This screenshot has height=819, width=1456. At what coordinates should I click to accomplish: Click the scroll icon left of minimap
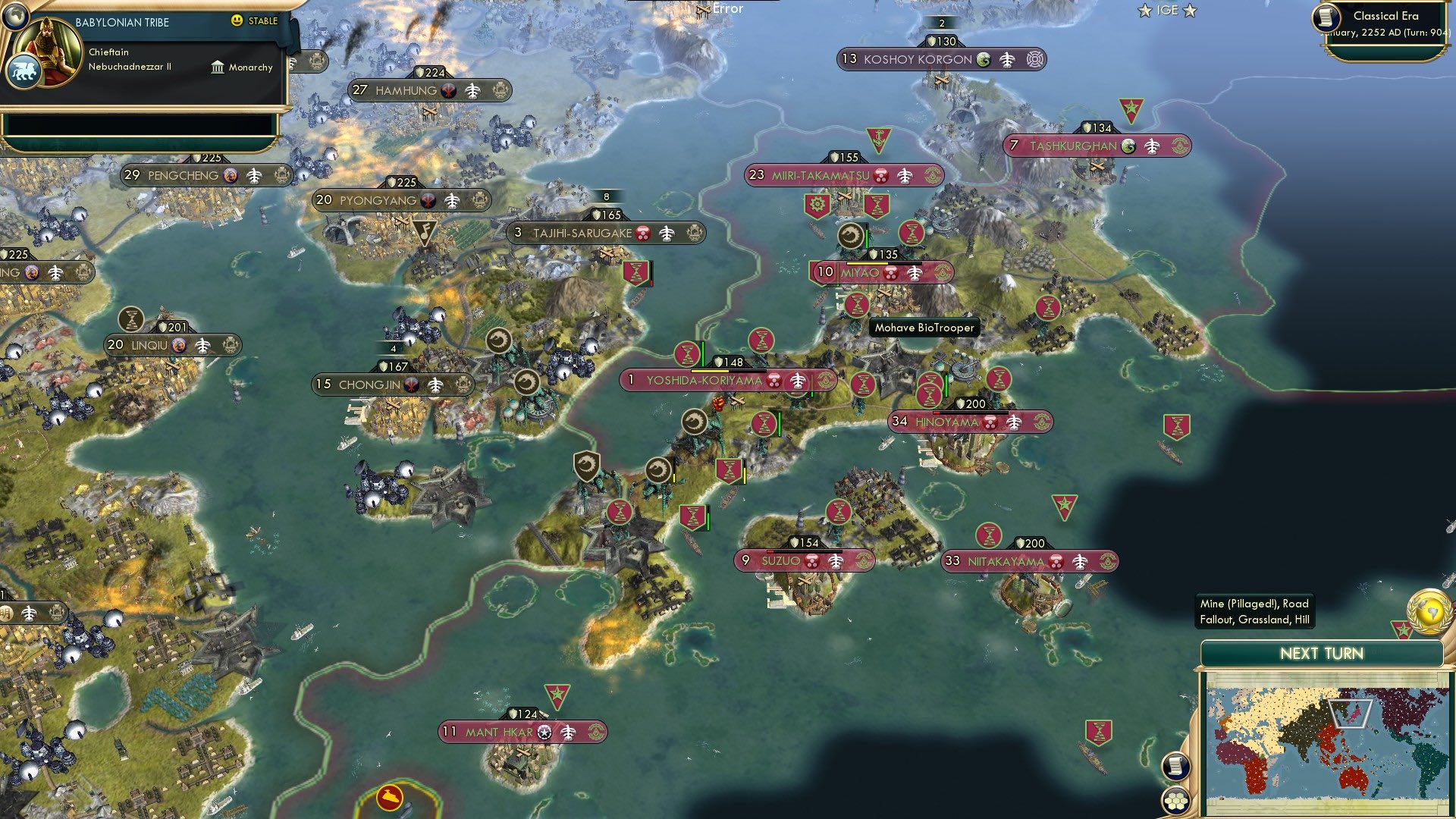[1175, 766]
